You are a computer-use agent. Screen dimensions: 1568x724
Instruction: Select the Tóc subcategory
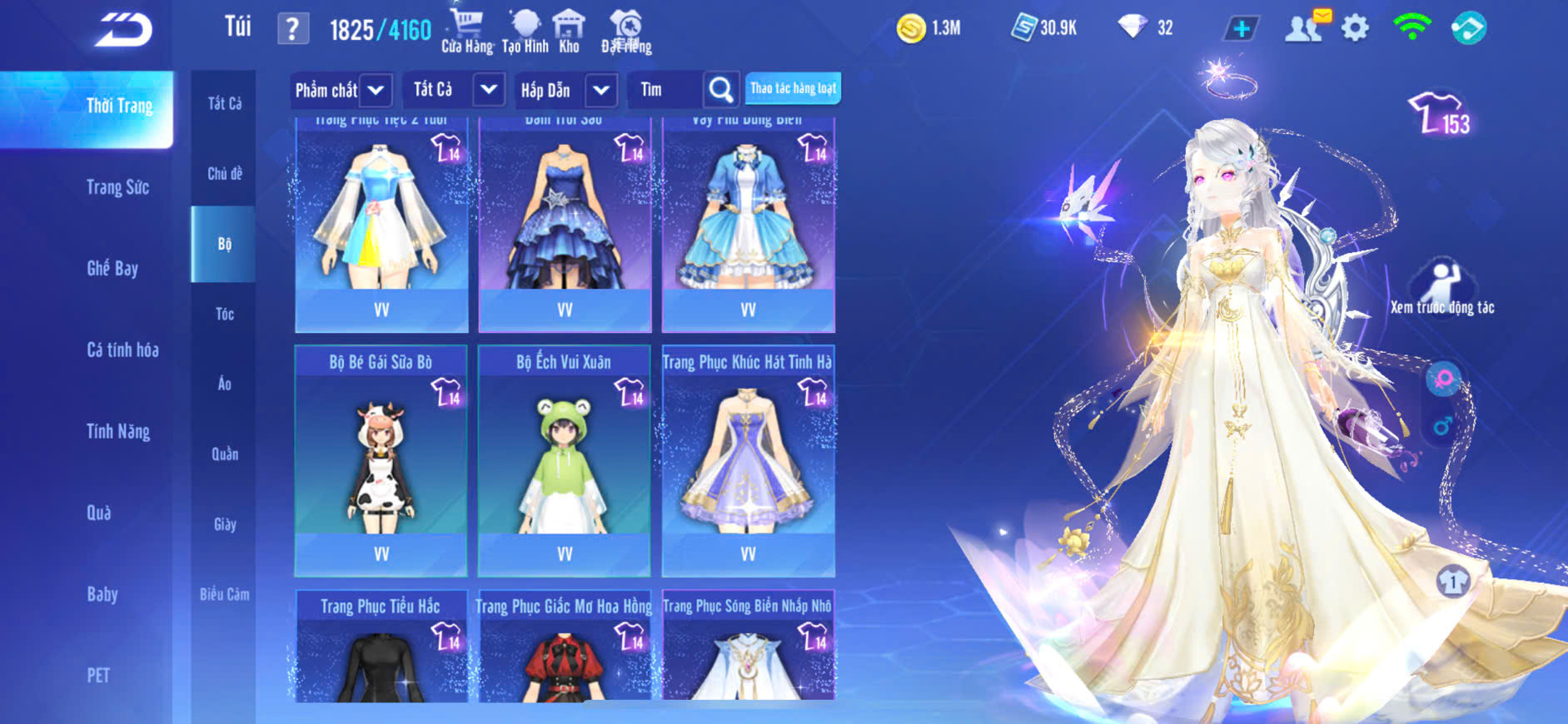(x=224, y=314)
